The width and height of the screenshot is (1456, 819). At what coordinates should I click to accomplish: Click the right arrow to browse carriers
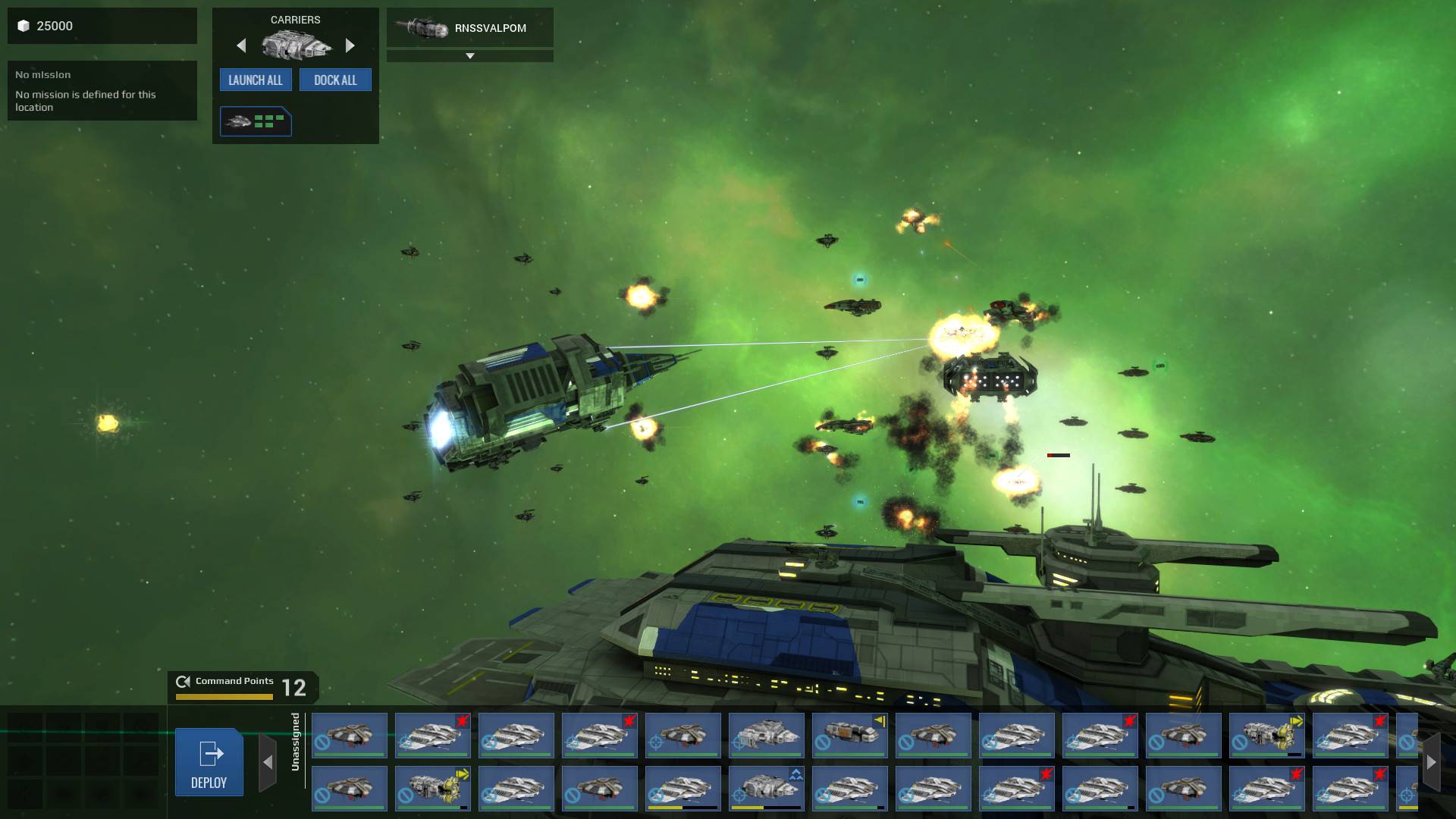pos(350,45)
